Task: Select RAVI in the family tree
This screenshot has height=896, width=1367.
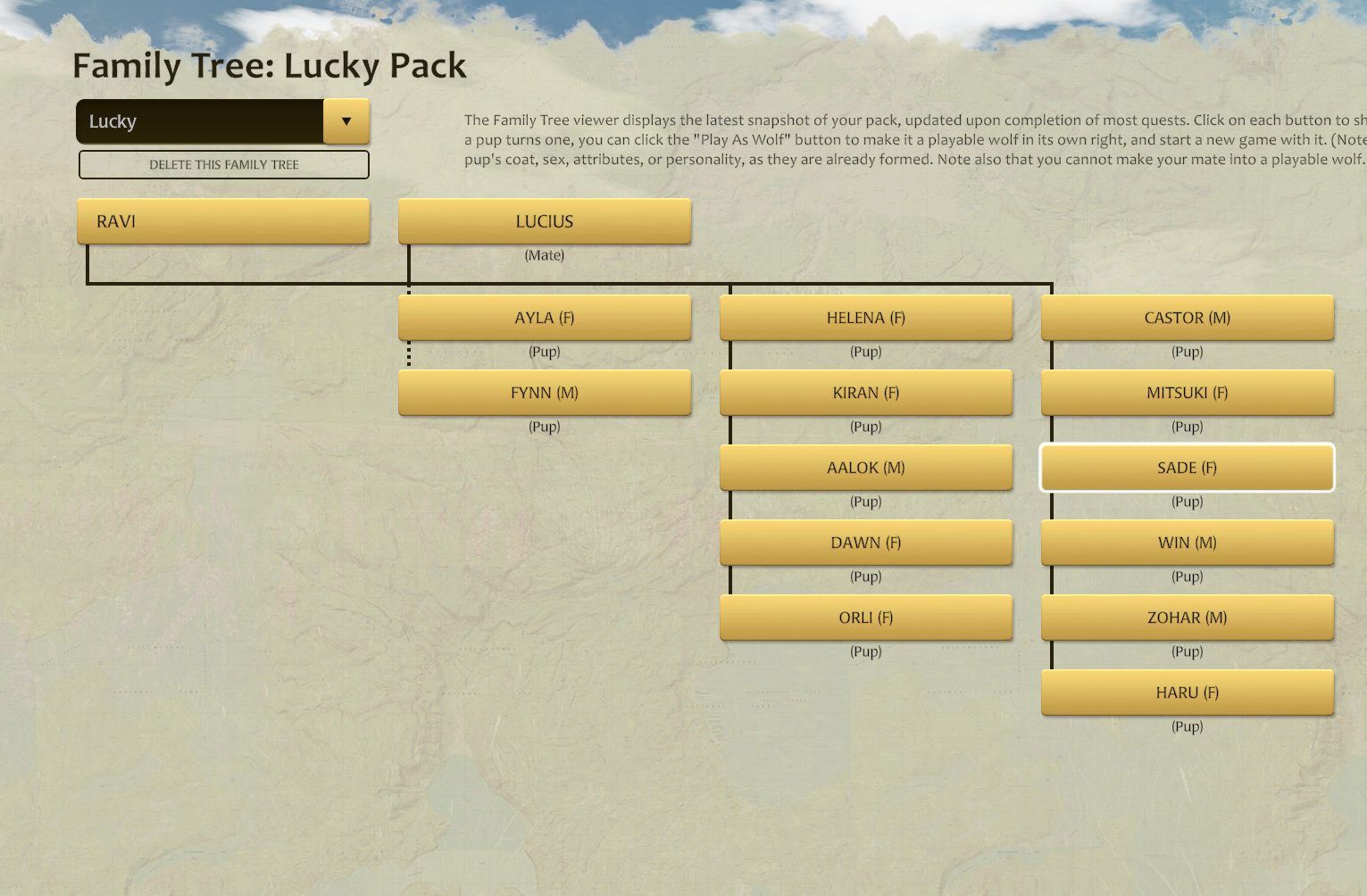Action: [222, 221]
